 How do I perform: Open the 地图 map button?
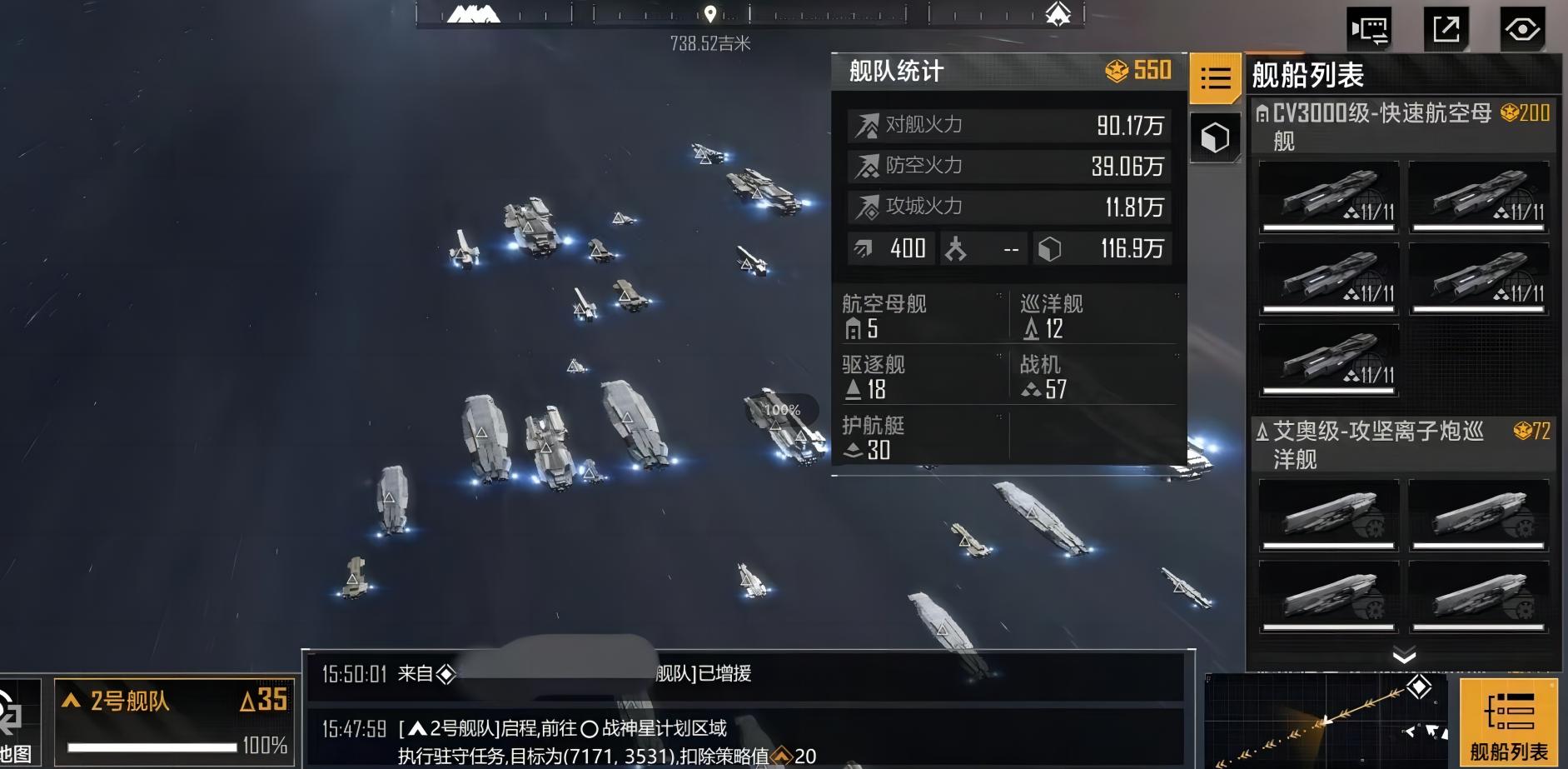17,723
